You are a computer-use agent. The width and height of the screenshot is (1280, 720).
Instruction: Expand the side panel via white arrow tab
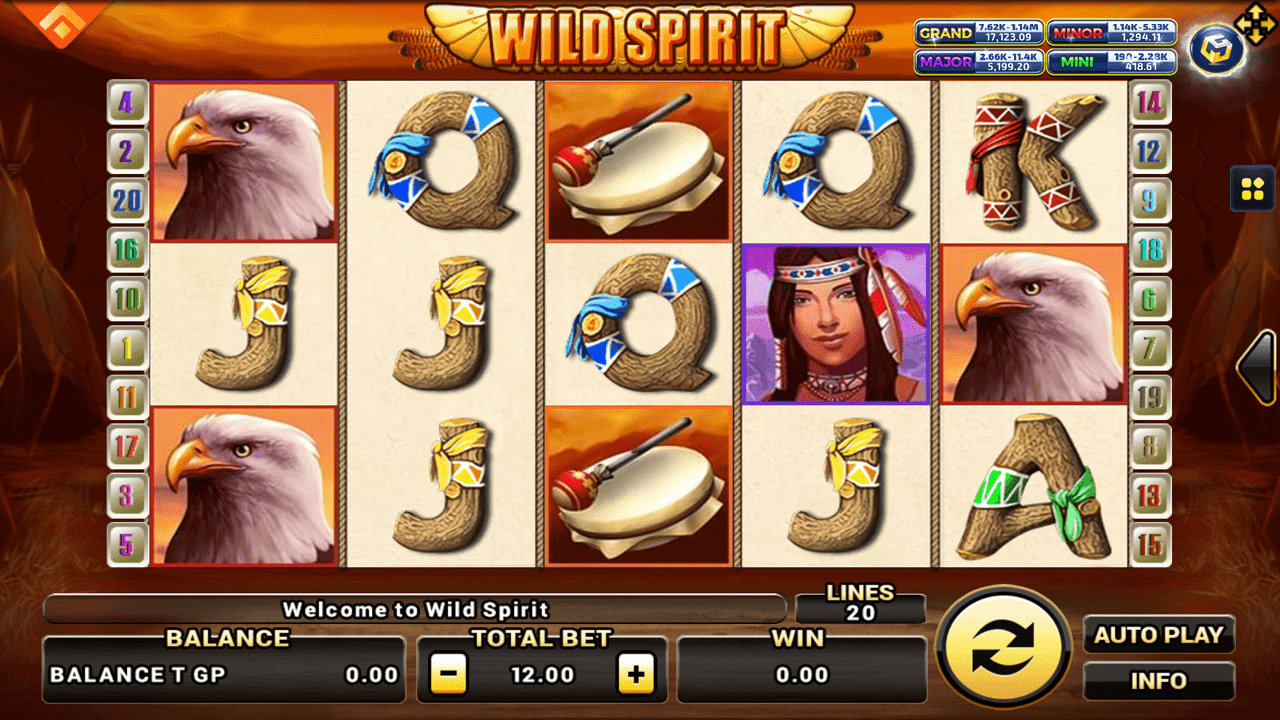[x=1256, y=367]
